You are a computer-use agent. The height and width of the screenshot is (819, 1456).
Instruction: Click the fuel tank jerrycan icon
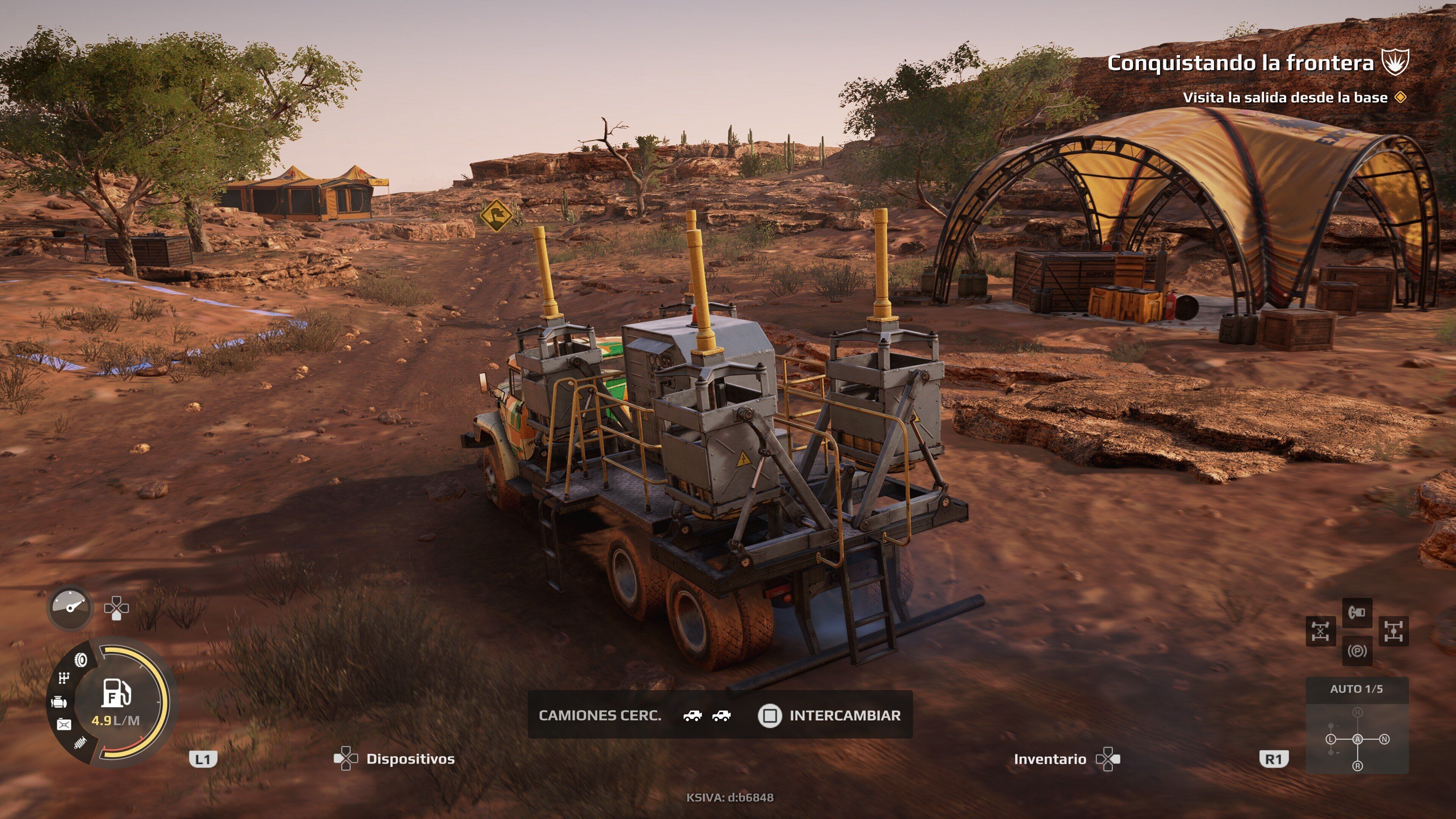[x=64, y=724]
